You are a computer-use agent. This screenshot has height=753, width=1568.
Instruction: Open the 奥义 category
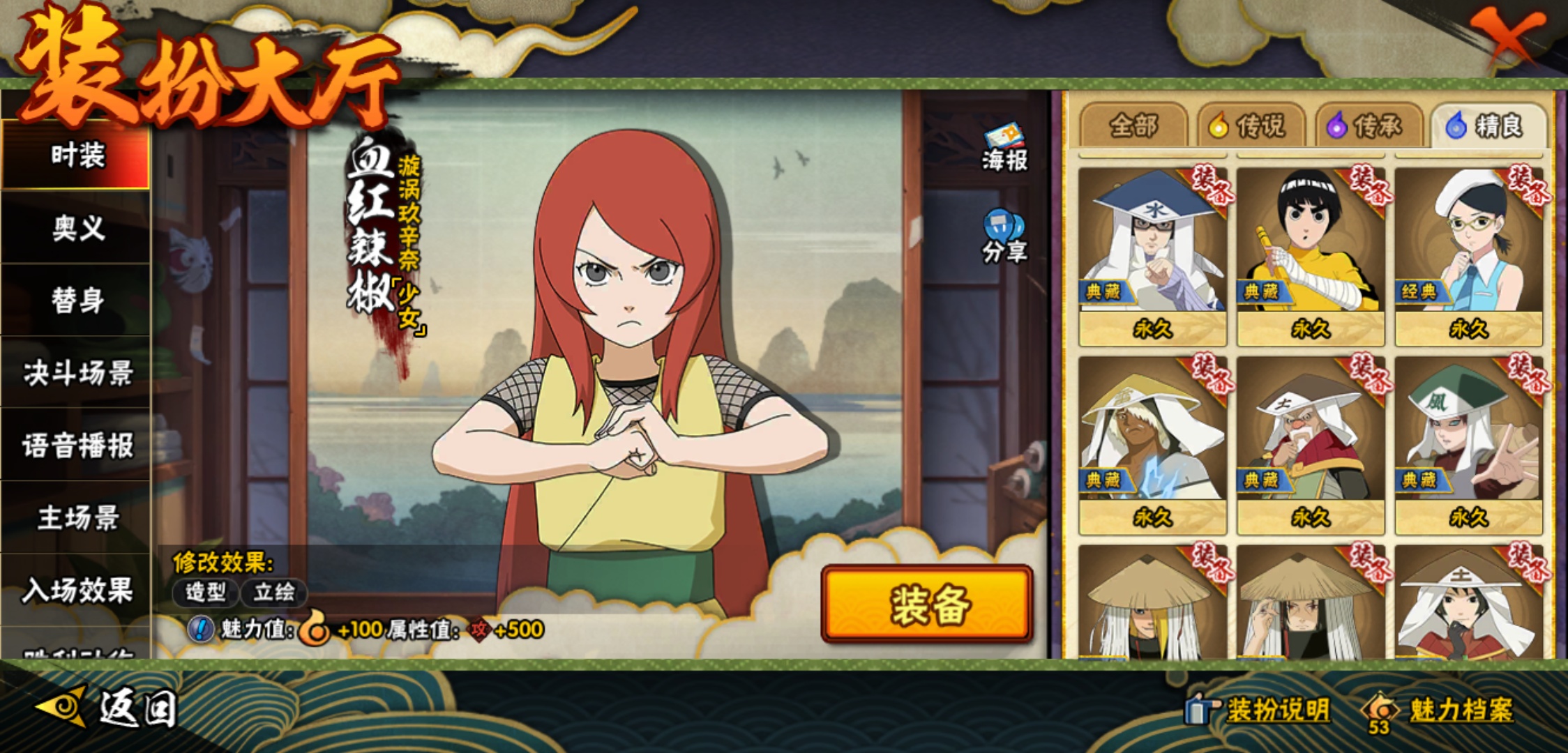pos(77,228)
